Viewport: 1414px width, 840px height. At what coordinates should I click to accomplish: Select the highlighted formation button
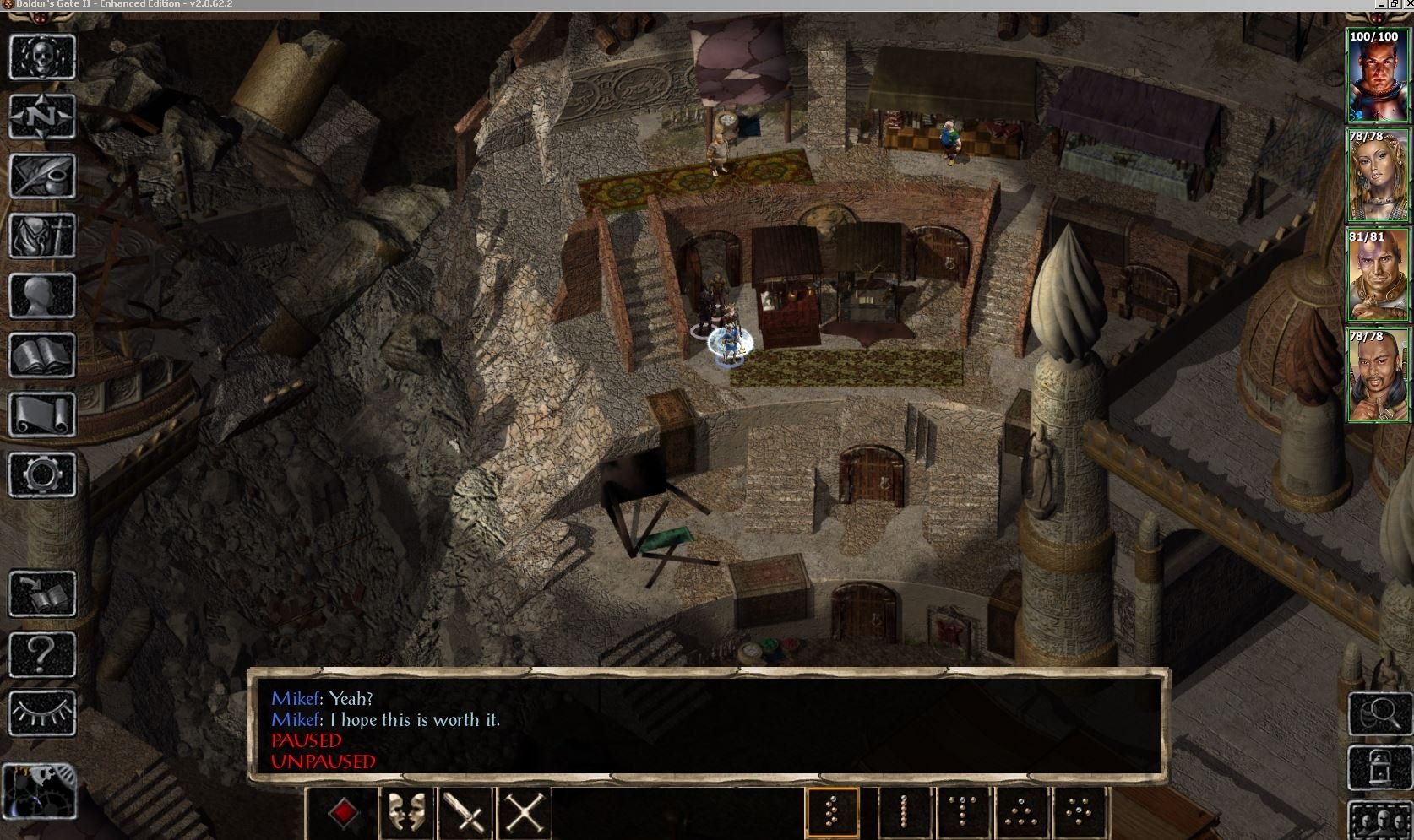(832, 813)
